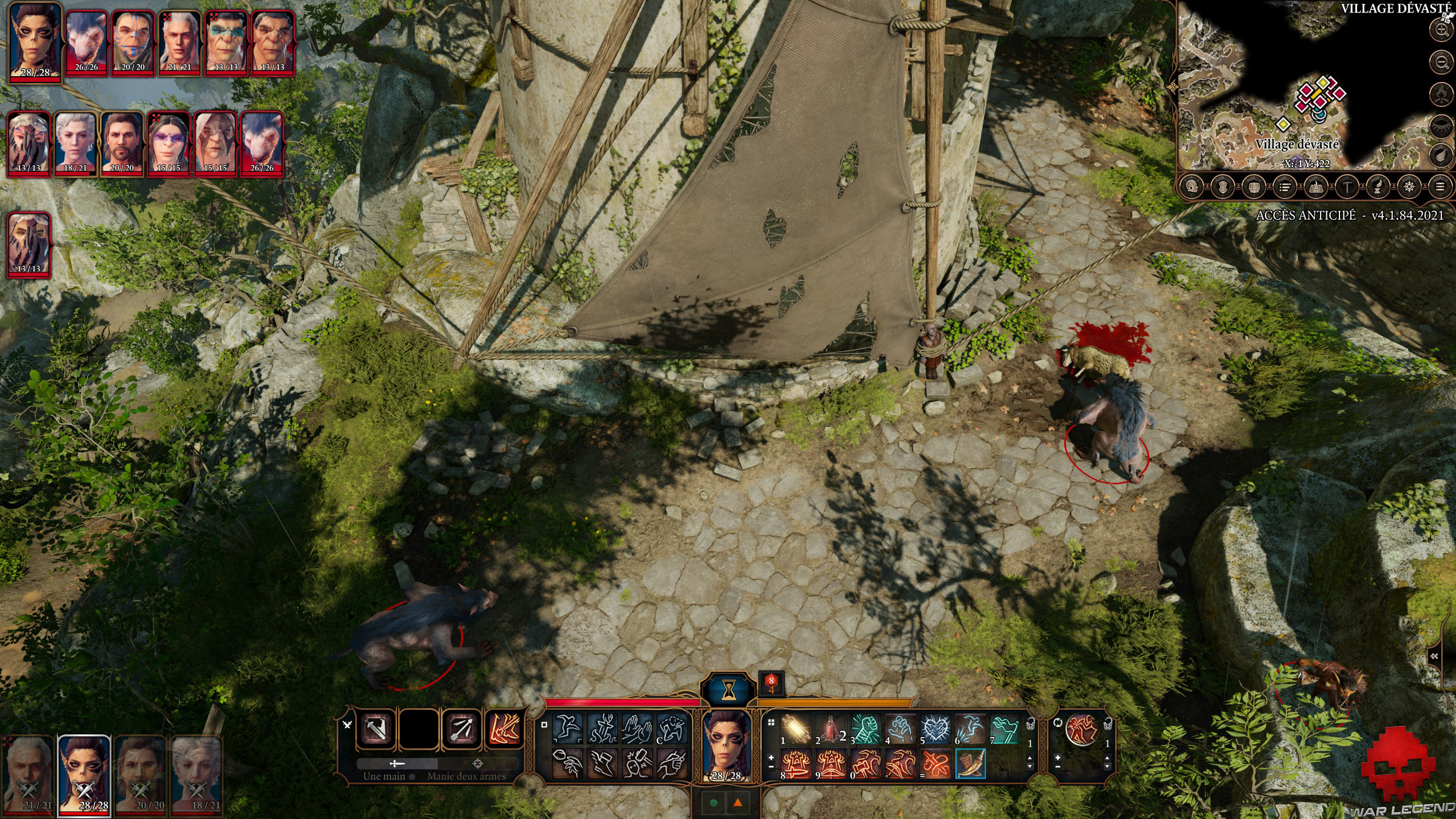Click the hourglass end turn button
Image resolution: width=1456 pixels, height=819 pixels.
pos(729,690)
